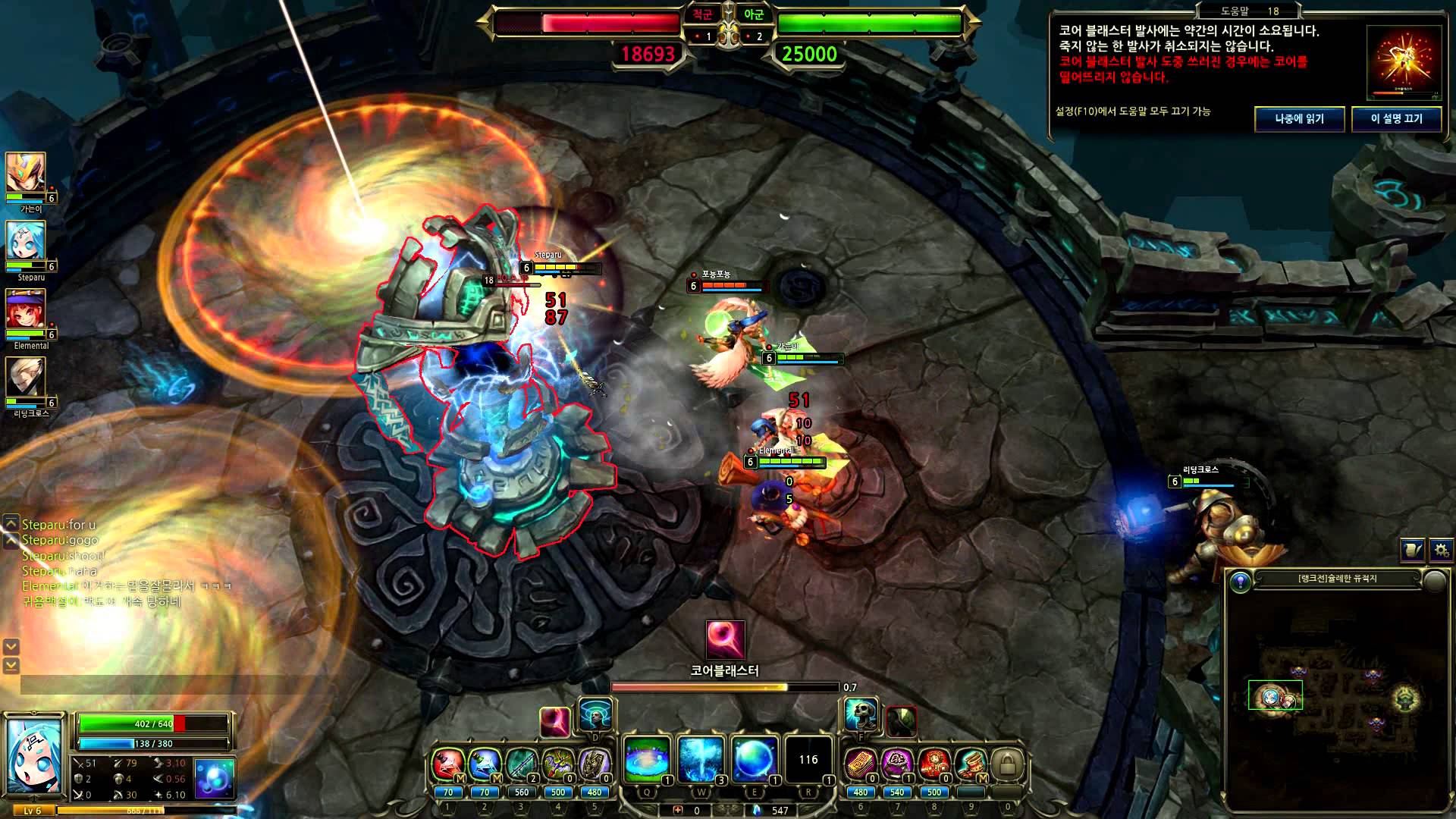Cast the W water geyser ability
1456x819 pixels.
[701, 760]
